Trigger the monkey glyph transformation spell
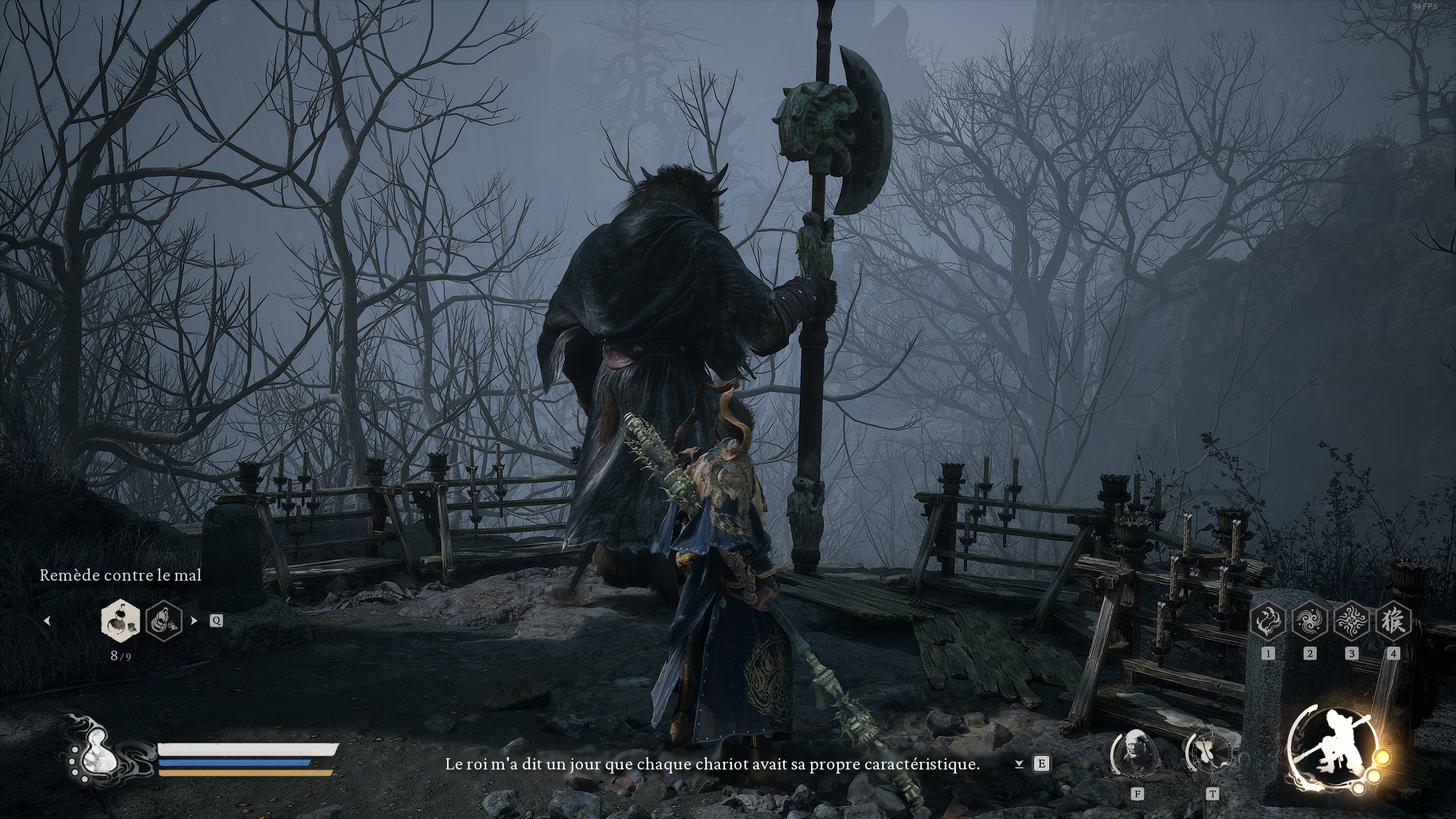The image size is (1456, 819). [x=1393, y=621]
